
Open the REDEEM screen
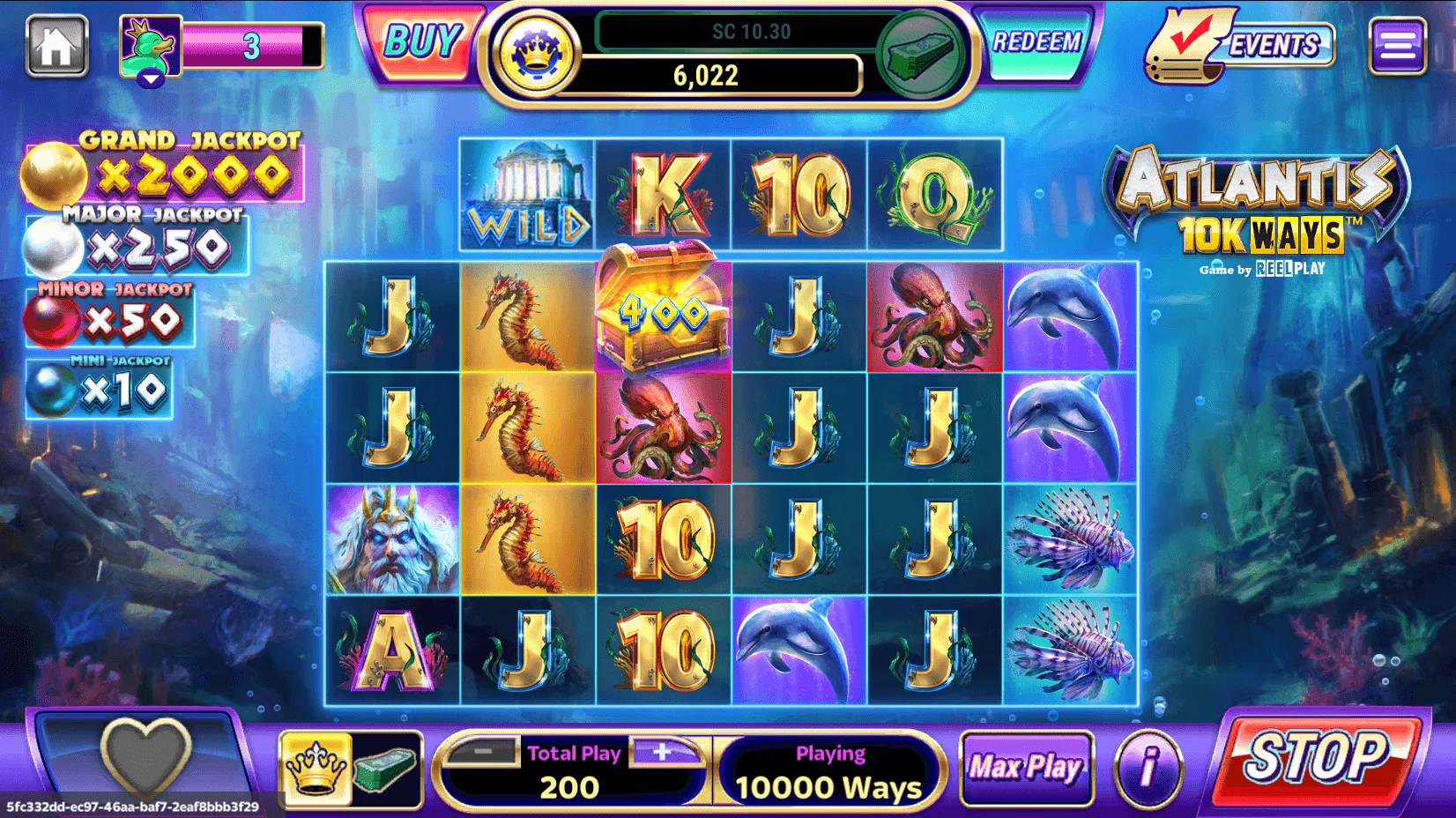[x=1036, y=42]
